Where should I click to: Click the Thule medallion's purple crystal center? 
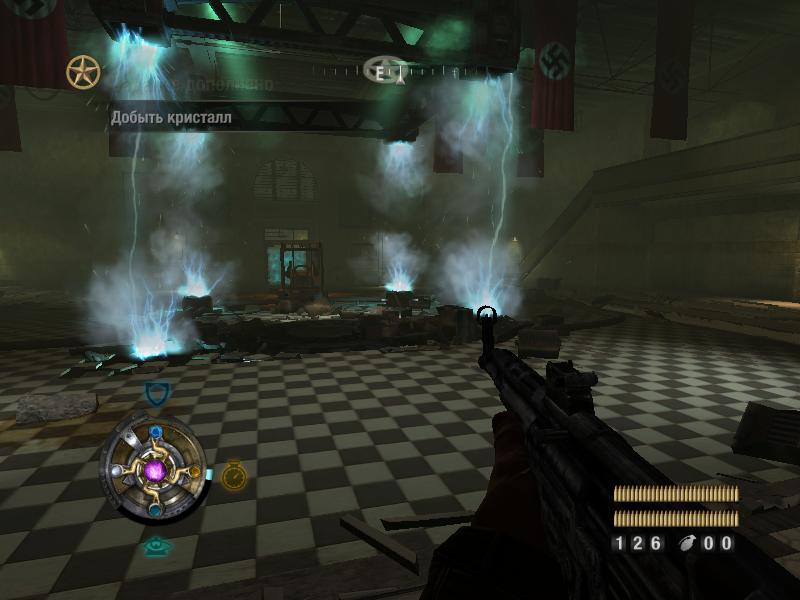(x=155, y=468)
